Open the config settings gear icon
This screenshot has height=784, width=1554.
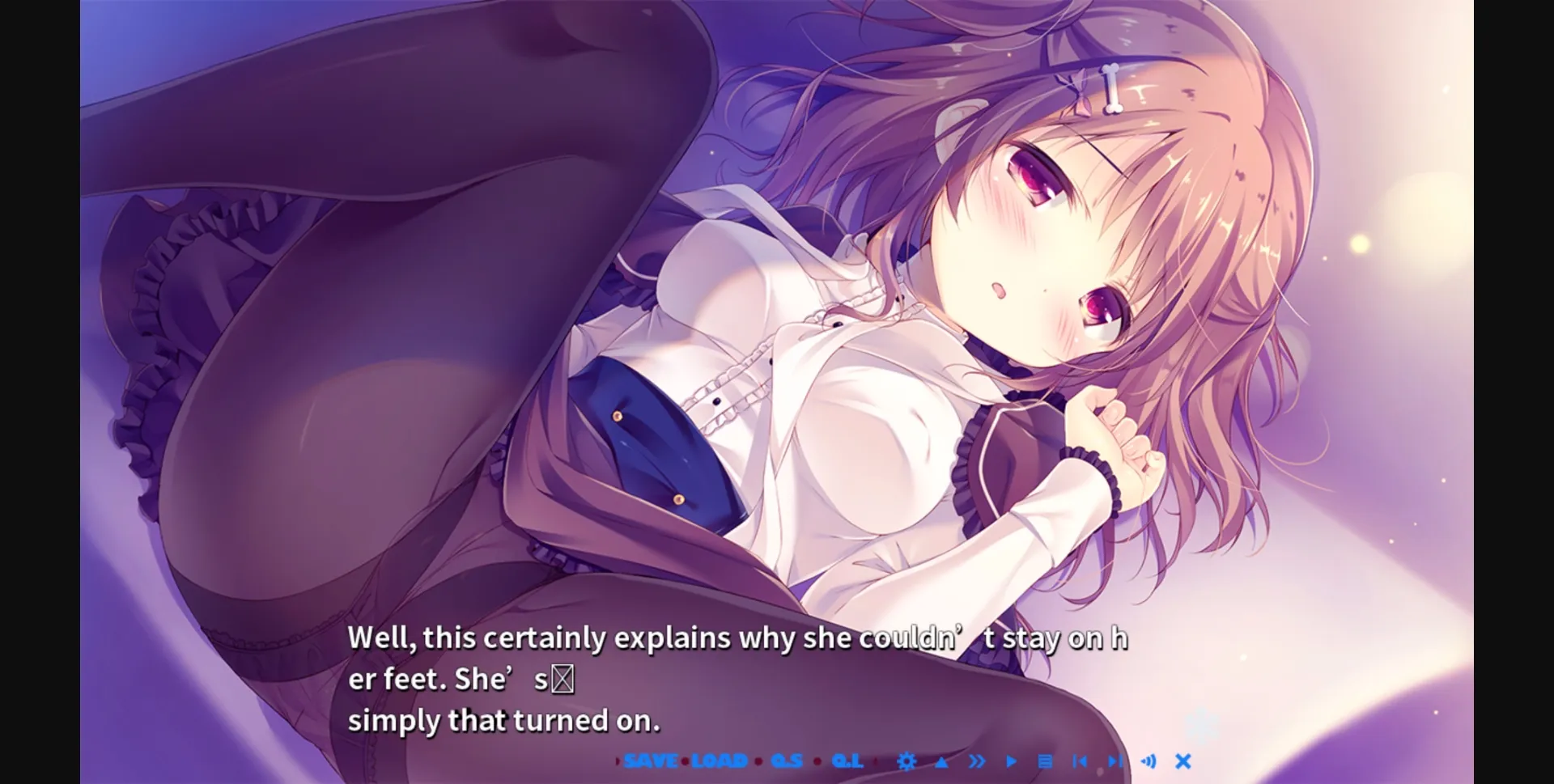907,762
